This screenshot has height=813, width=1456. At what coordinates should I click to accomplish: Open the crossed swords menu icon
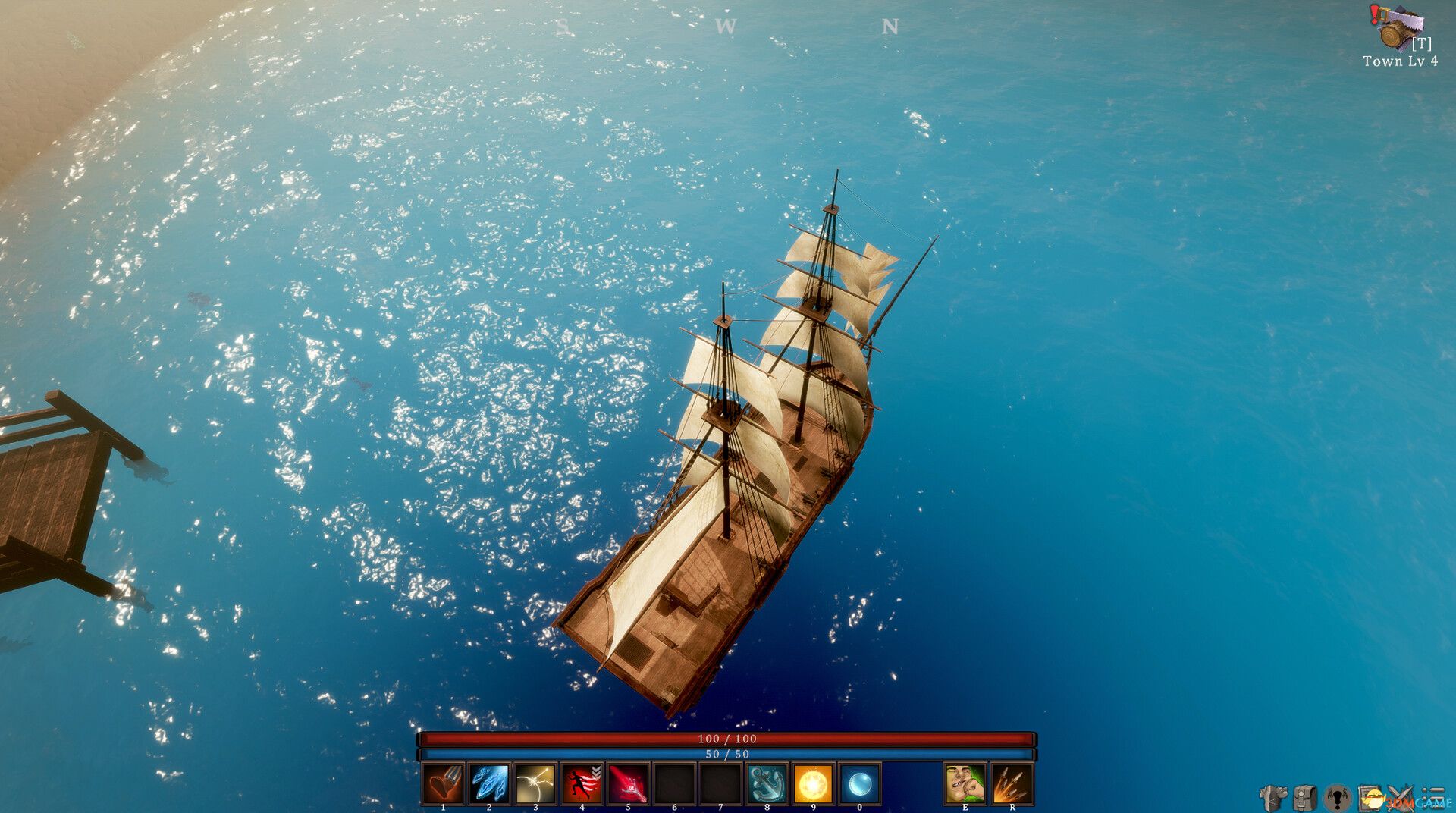coord(1401,798)
